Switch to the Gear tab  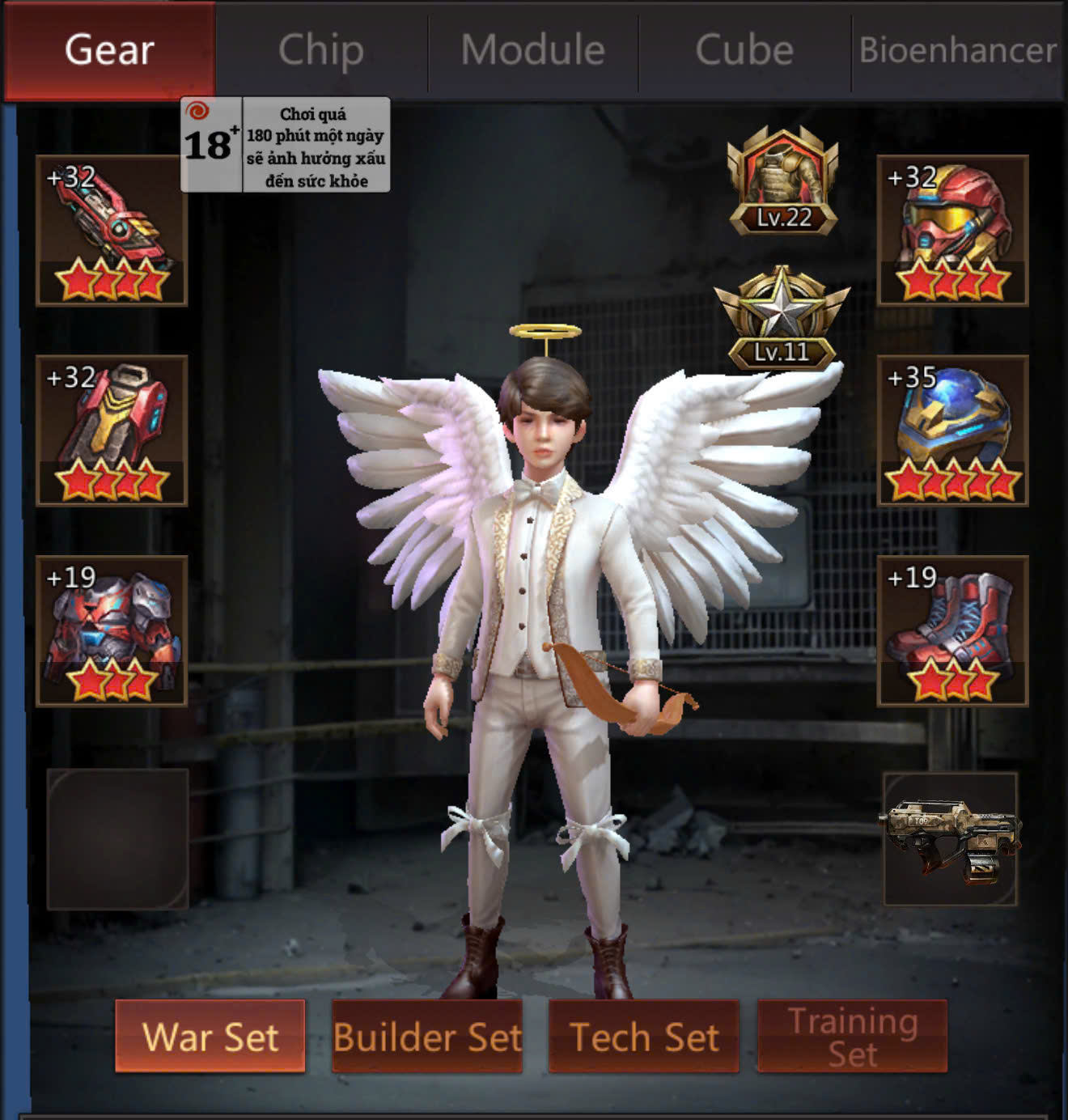click(109, 50)
